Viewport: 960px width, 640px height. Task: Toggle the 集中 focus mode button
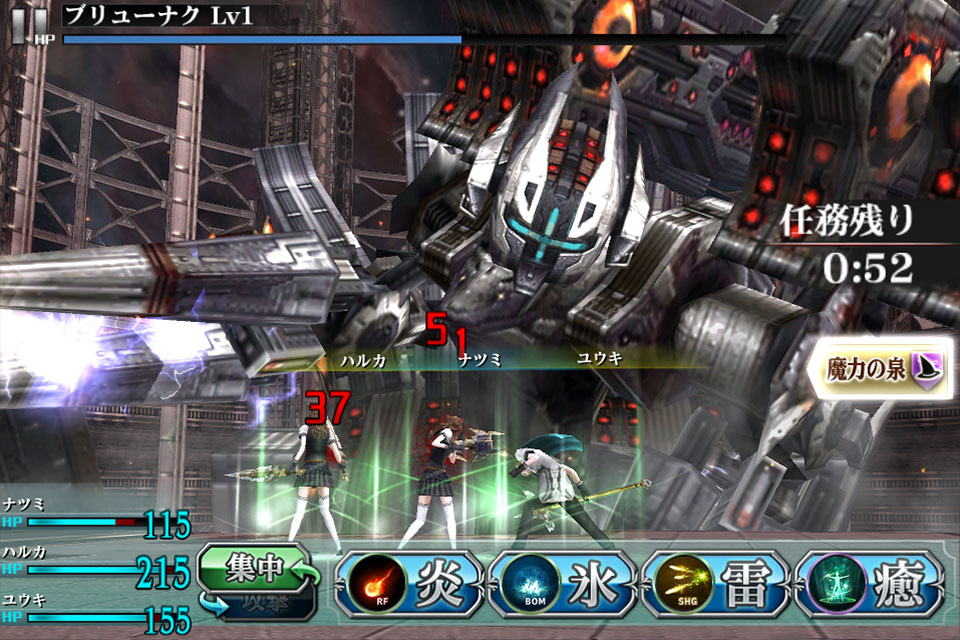coord(257,568)
